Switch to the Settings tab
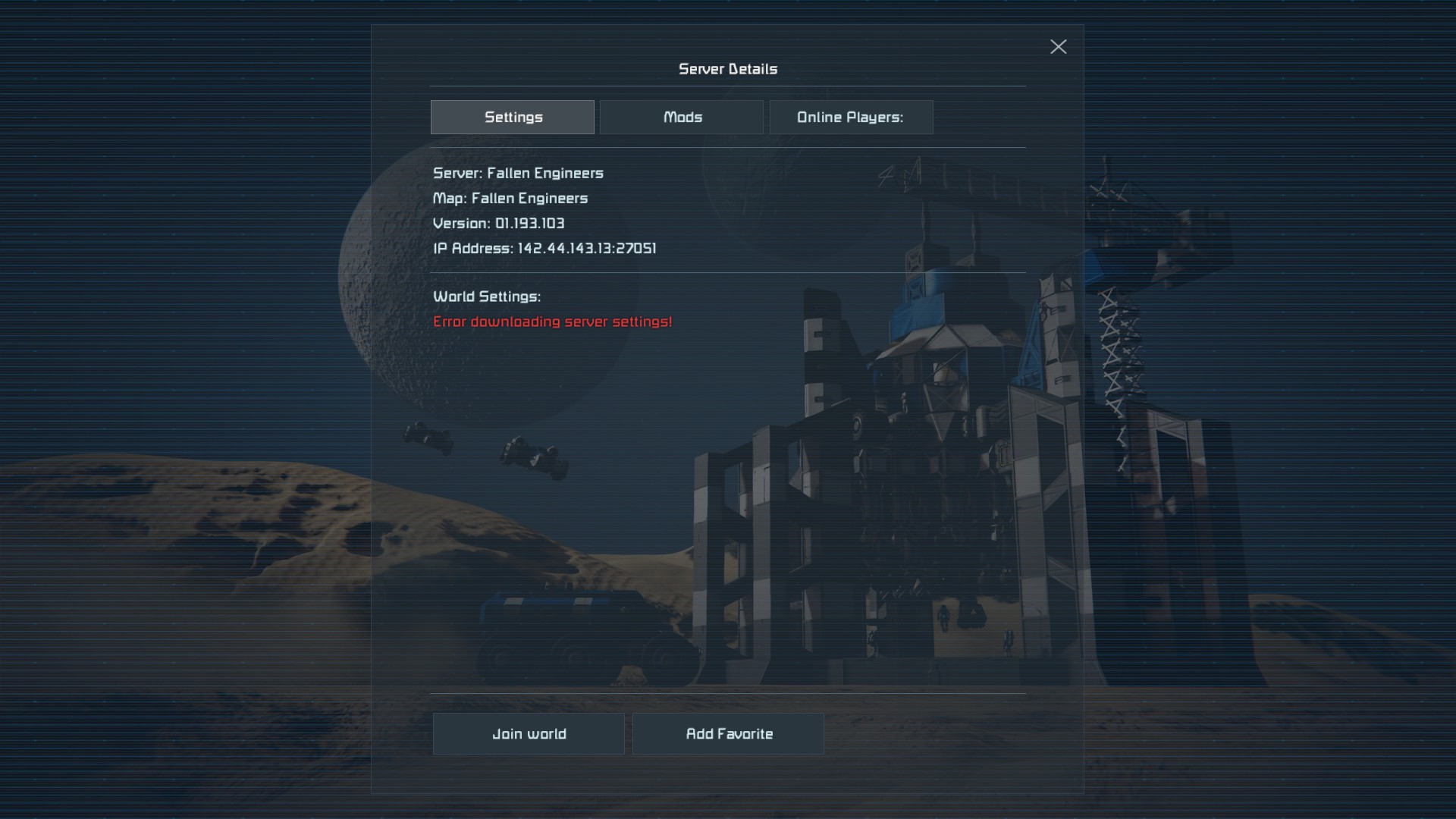Image resolution: width=1456 pixels, height=819 pixels. (x=513, y=118)
